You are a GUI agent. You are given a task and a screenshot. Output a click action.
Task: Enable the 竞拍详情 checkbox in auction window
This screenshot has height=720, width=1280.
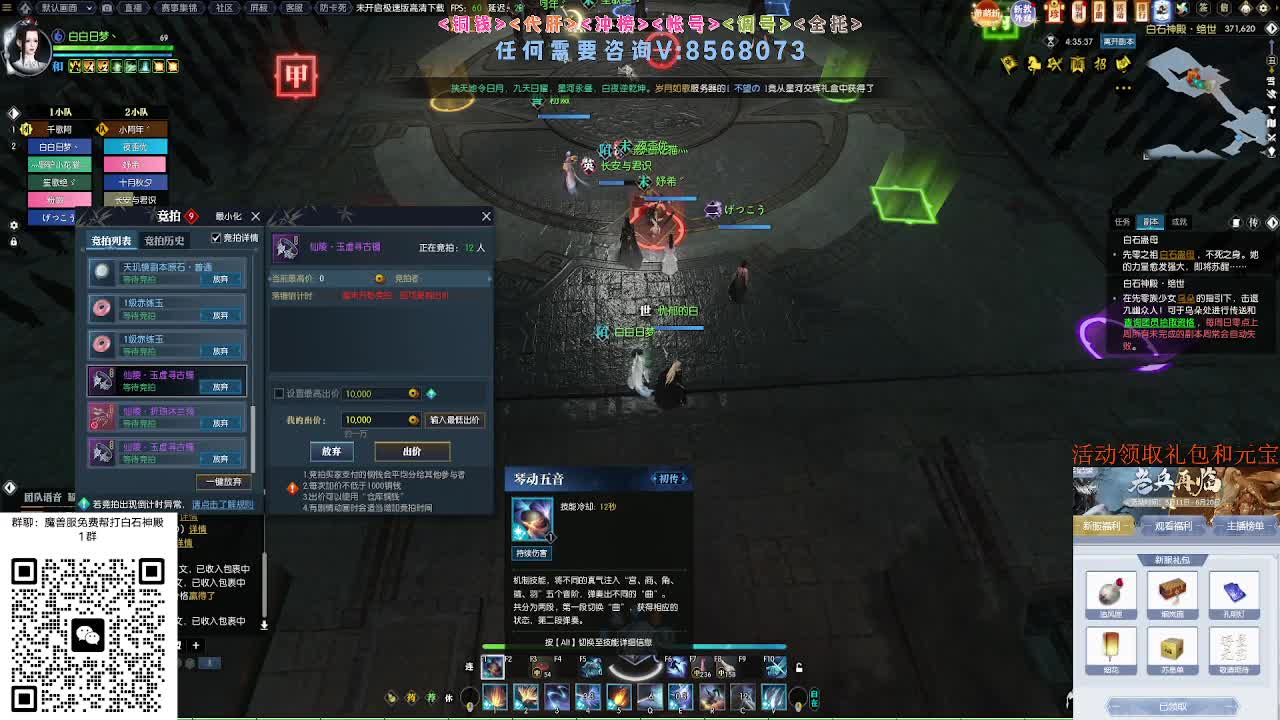(217, 238)
